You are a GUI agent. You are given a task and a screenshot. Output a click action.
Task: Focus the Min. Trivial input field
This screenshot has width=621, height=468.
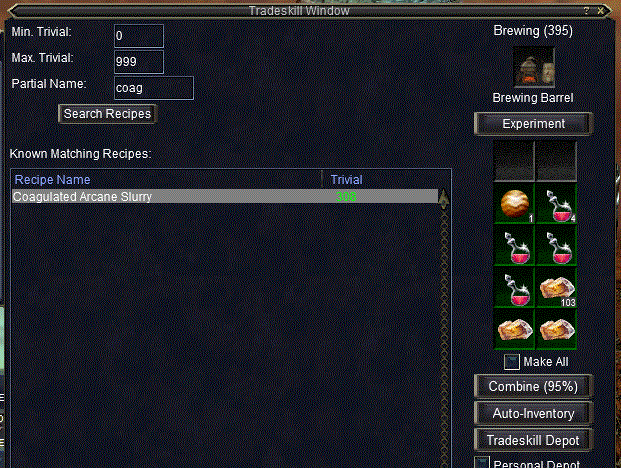pos(138,36)
